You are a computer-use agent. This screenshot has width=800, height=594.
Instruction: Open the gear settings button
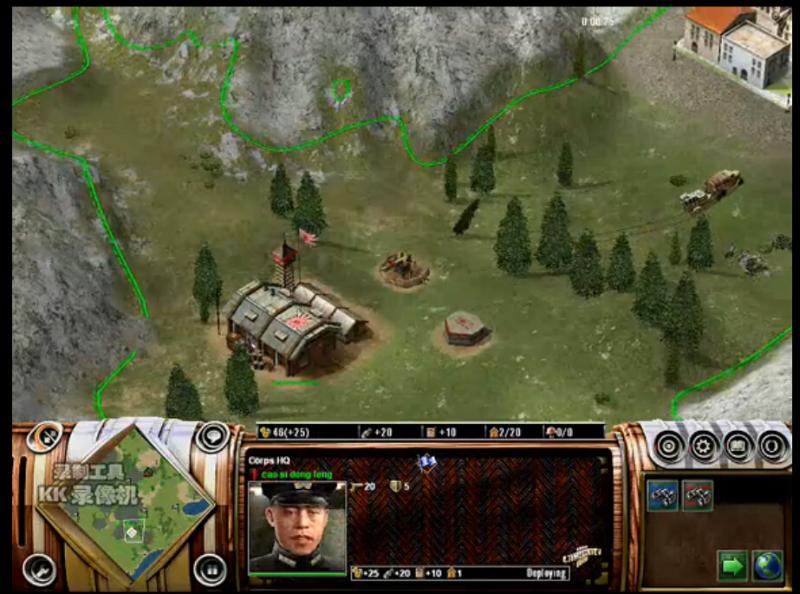(704, 446)
